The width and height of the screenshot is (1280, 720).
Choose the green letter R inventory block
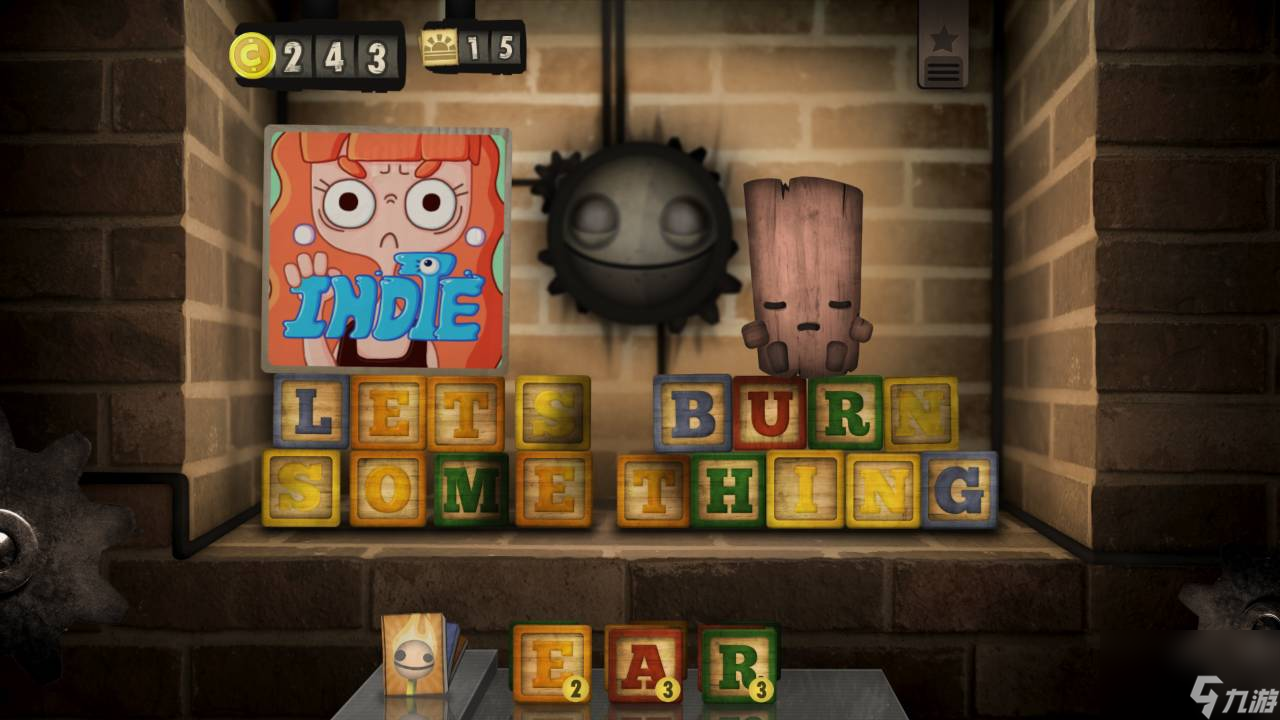tap(738, 662)
